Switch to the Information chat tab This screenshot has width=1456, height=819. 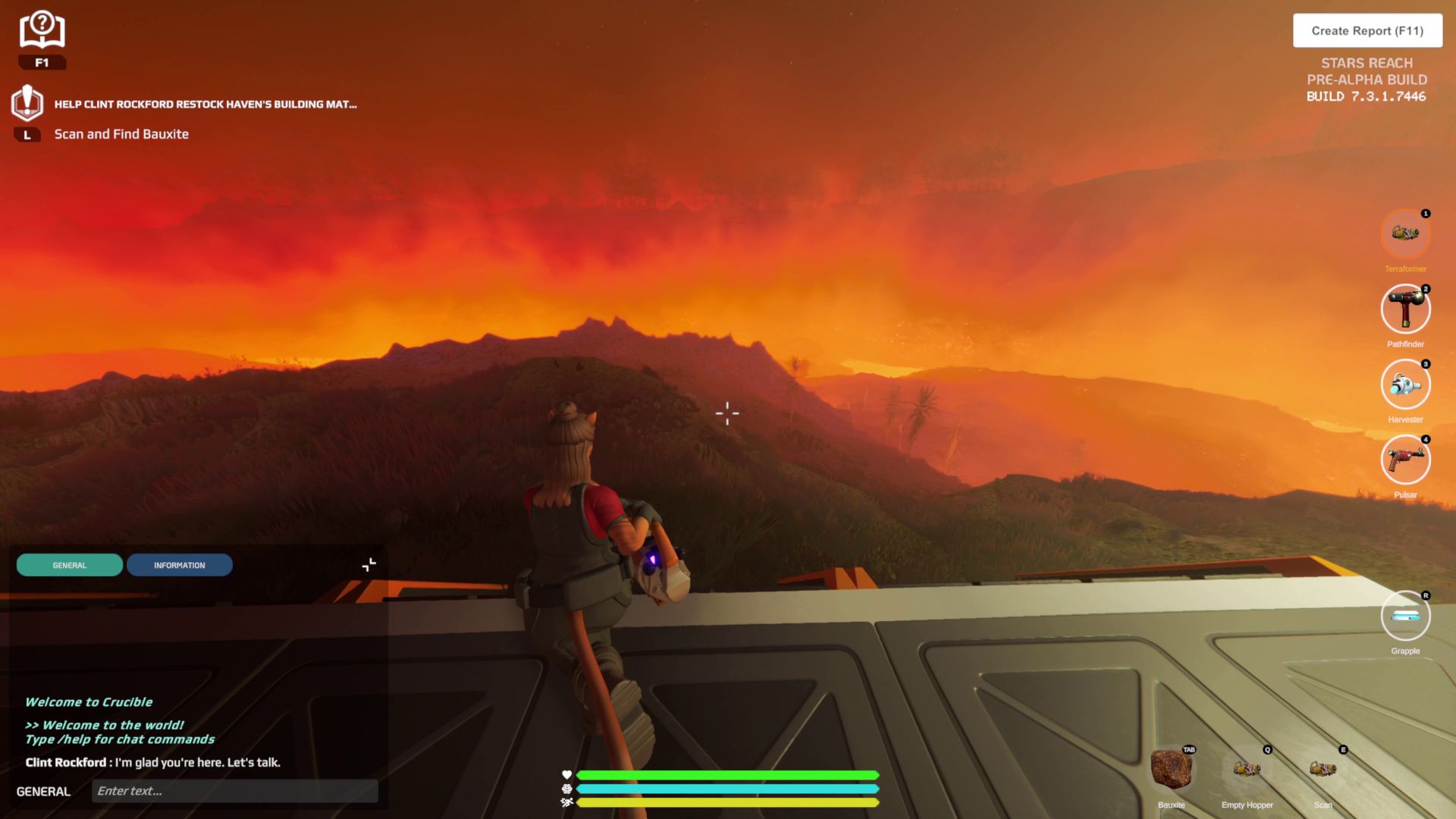click(x=180, y=565)
